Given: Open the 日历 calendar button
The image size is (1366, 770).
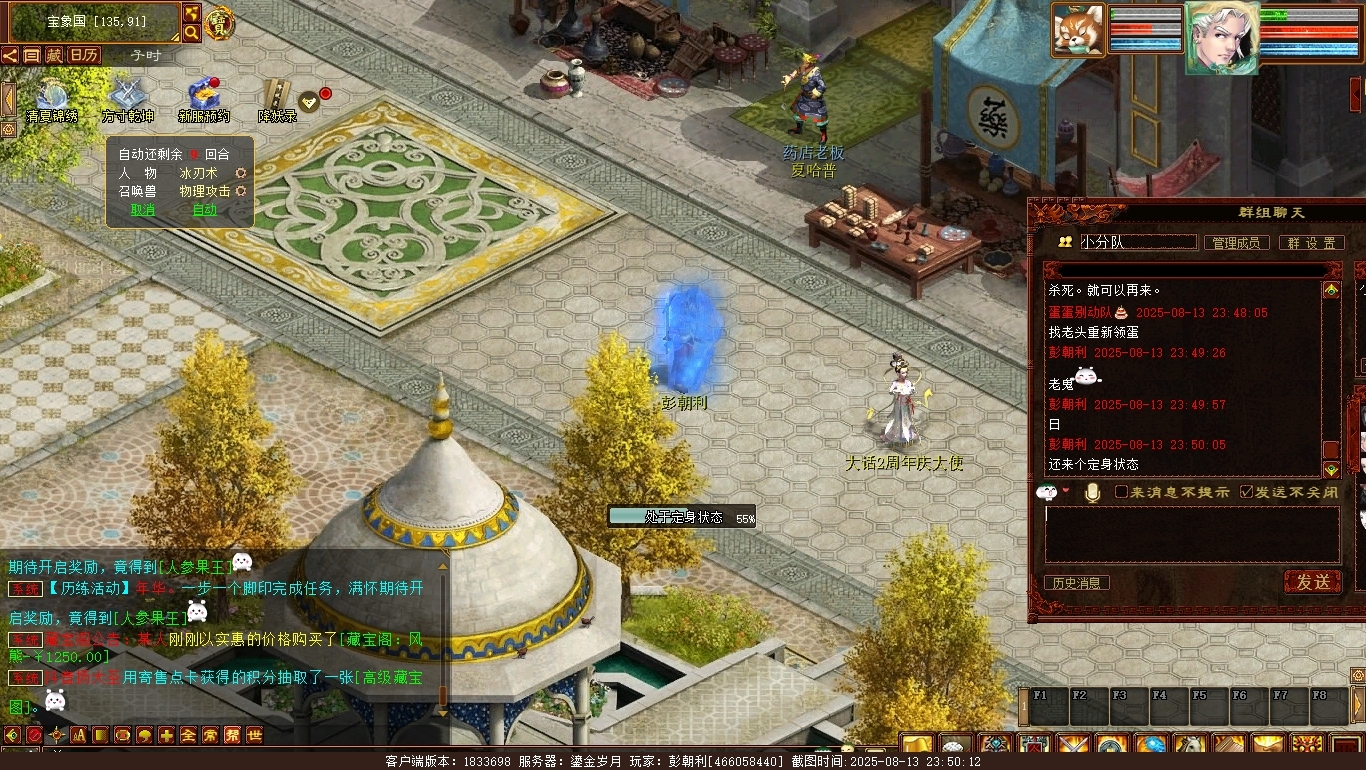Looking at the screenshot, I should (83, 55).
